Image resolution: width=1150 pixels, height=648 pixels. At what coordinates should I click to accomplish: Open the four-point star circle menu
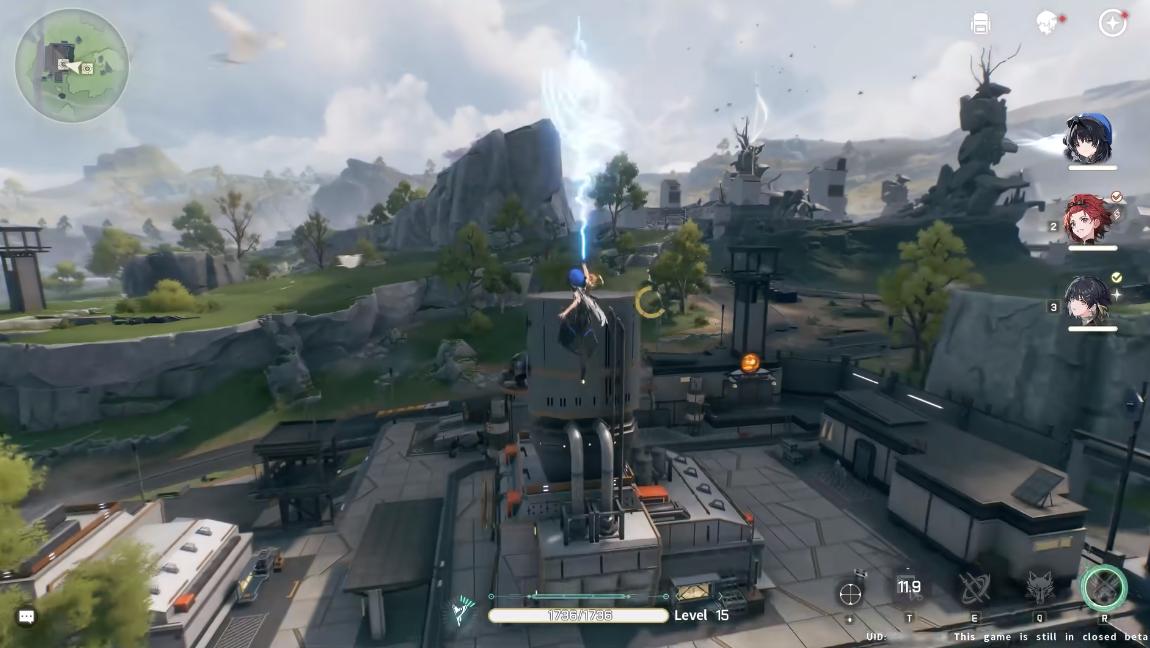coord(1112,23)
